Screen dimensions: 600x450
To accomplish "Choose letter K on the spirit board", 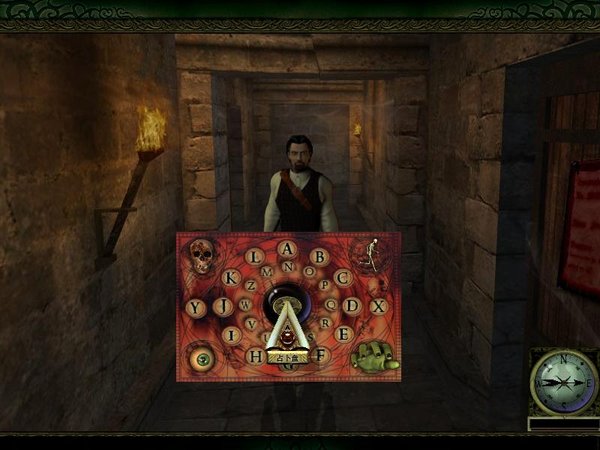I will [231, 278].
